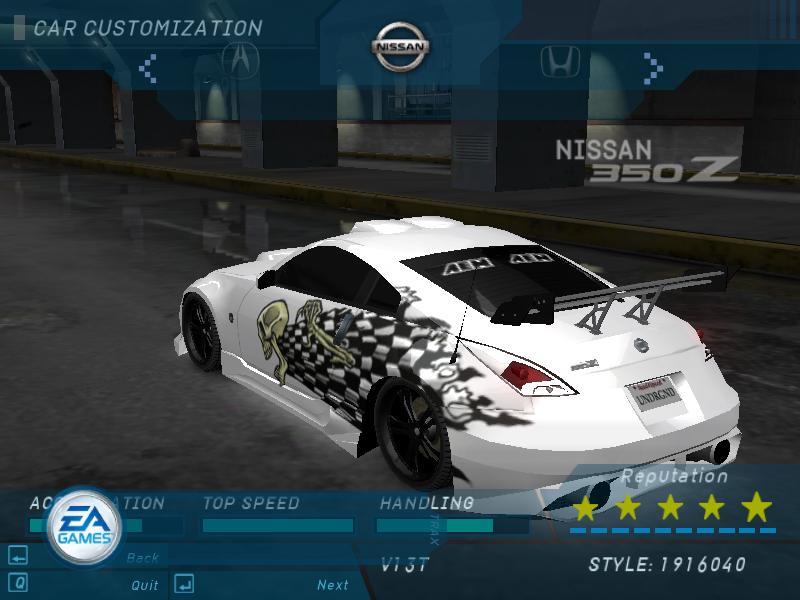Image resolution: width=800 pixels, height=600 pixels.
Task: Click the right arrow in the manufacturer selector
Action: pyautogui.click(x=653, y=67)
